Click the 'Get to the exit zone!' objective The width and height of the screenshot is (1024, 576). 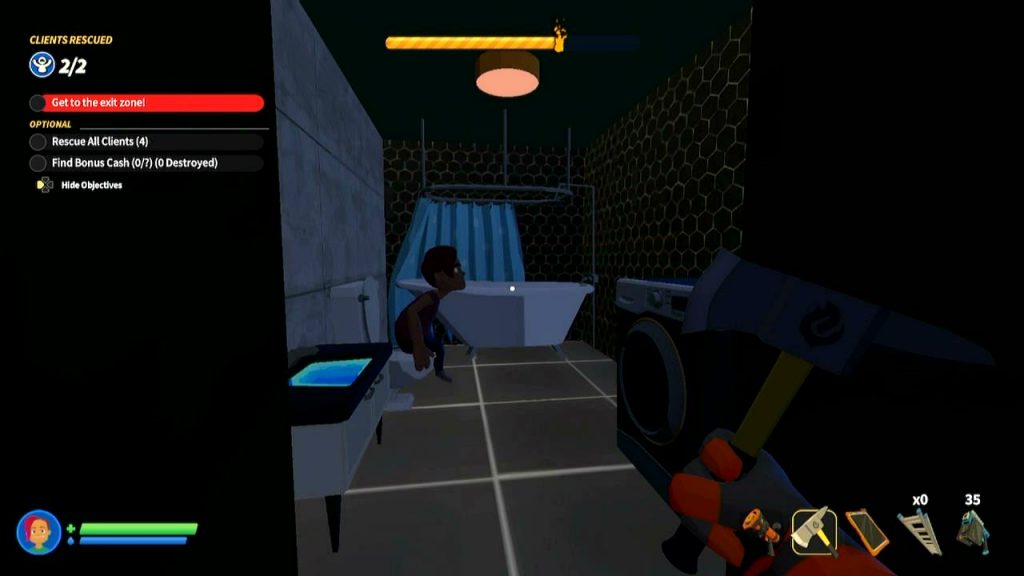[148, 103]
